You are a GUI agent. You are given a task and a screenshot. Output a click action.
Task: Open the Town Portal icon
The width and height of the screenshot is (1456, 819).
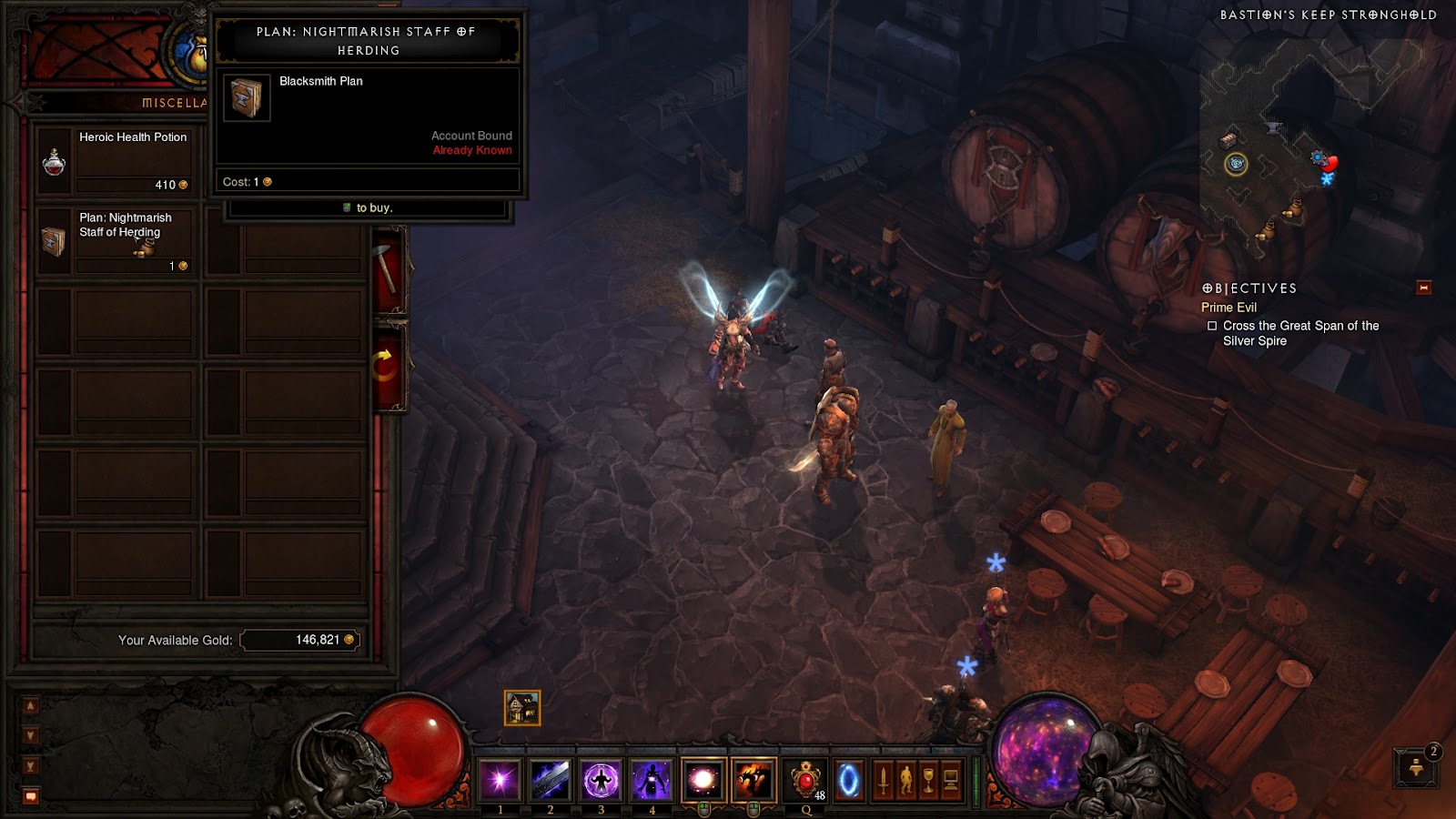(850, 778)
